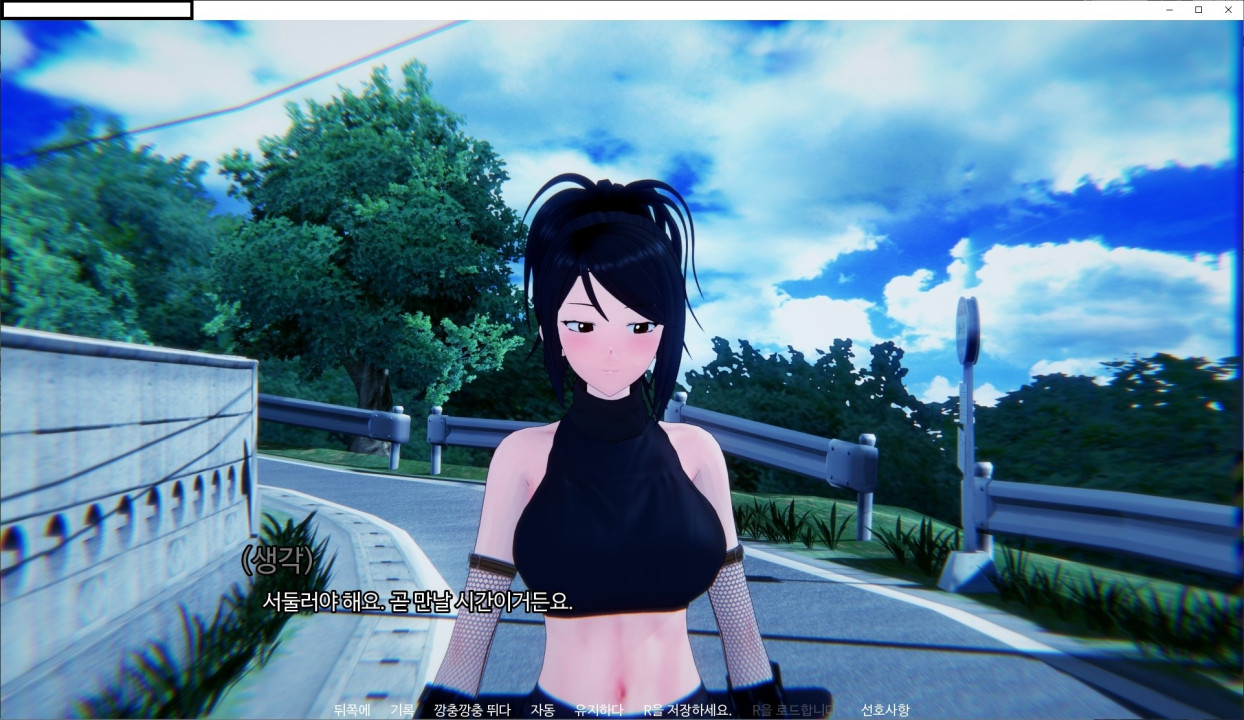Close the game window
1244x720 pixels.
[x=1228, y=10]
